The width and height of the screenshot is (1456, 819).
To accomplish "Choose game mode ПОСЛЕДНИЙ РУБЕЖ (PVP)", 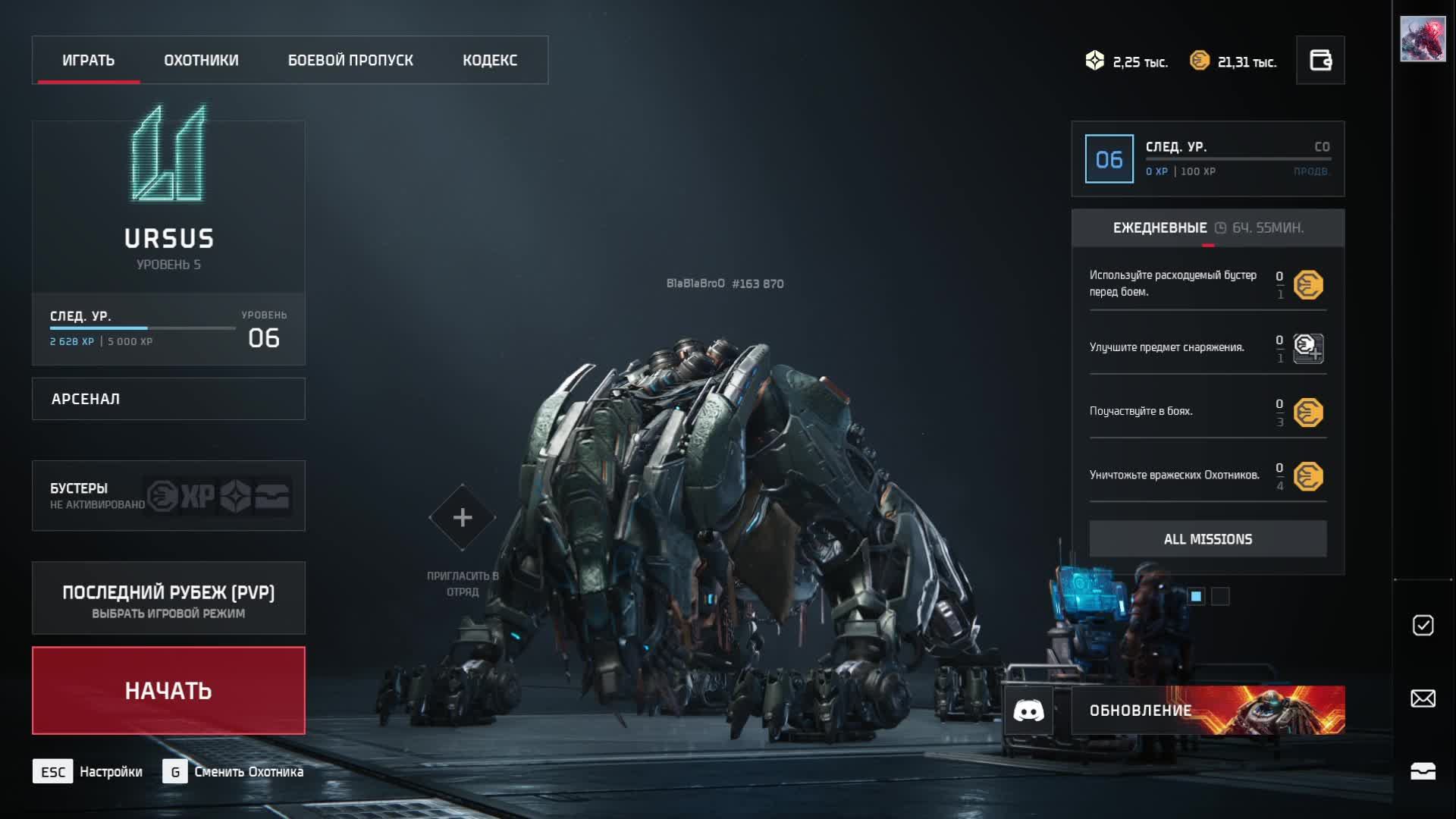I will pyautogui.click(x=168, y=598).
